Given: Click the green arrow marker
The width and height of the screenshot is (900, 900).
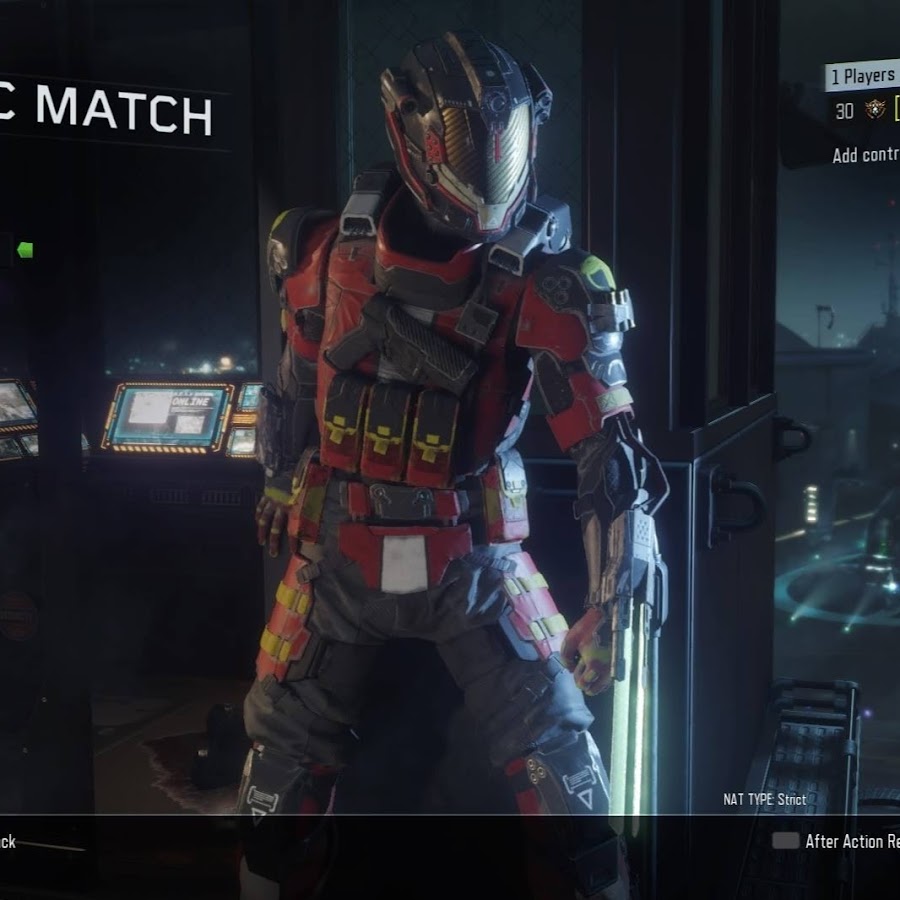Looking at the screenshot, I should point(25,250).
